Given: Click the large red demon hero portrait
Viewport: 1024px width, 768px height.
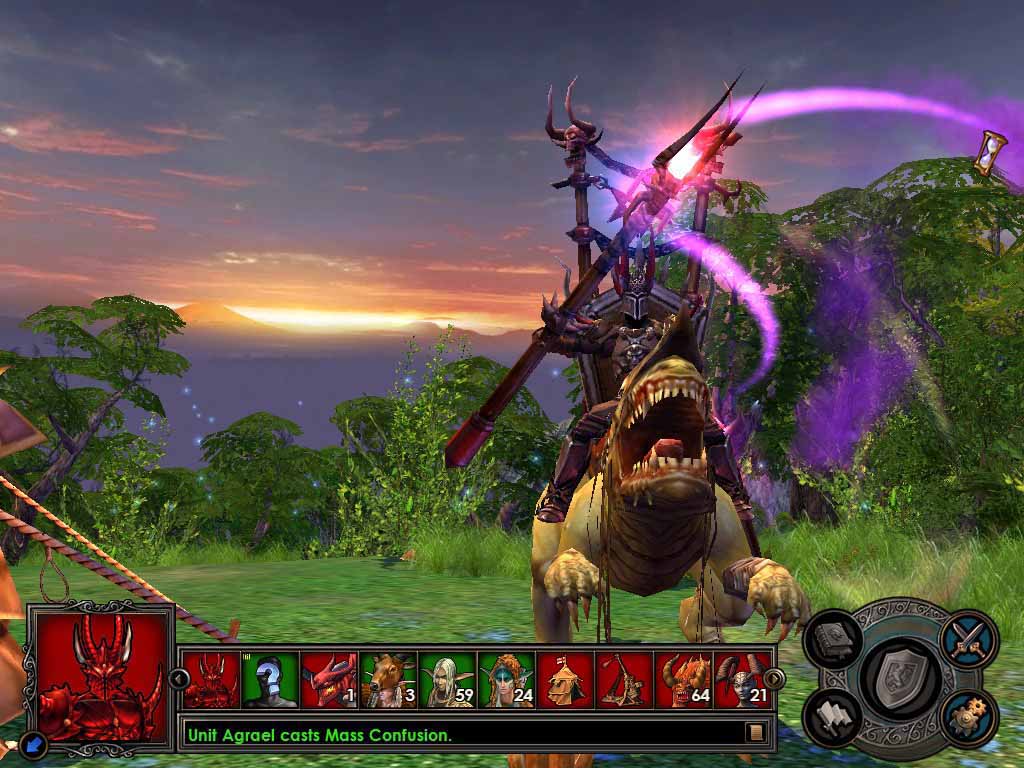Looking at the screenshot, I should (99, 677).
